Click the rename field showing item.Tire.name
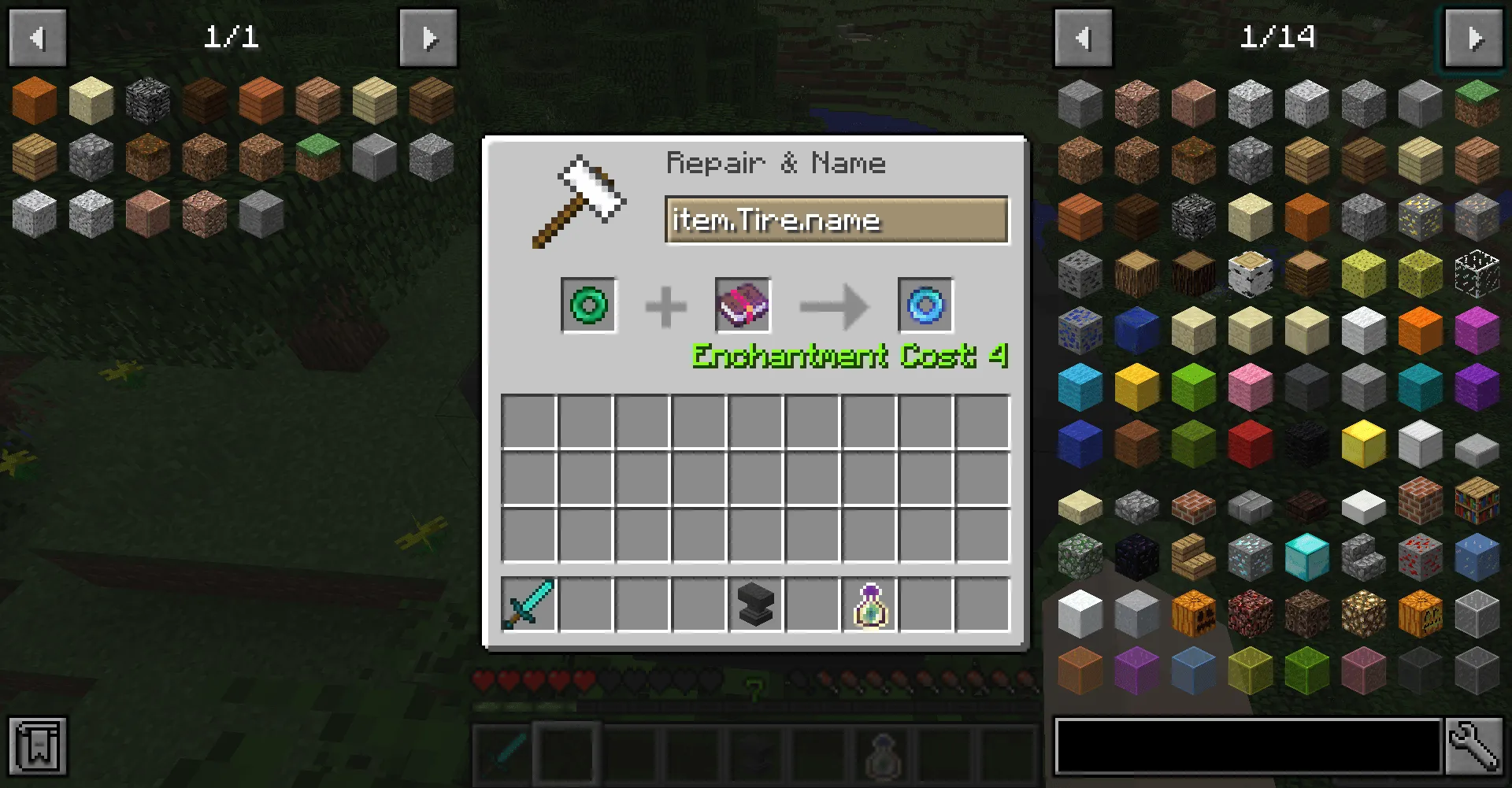1512x788 pixels. (837, 220)
